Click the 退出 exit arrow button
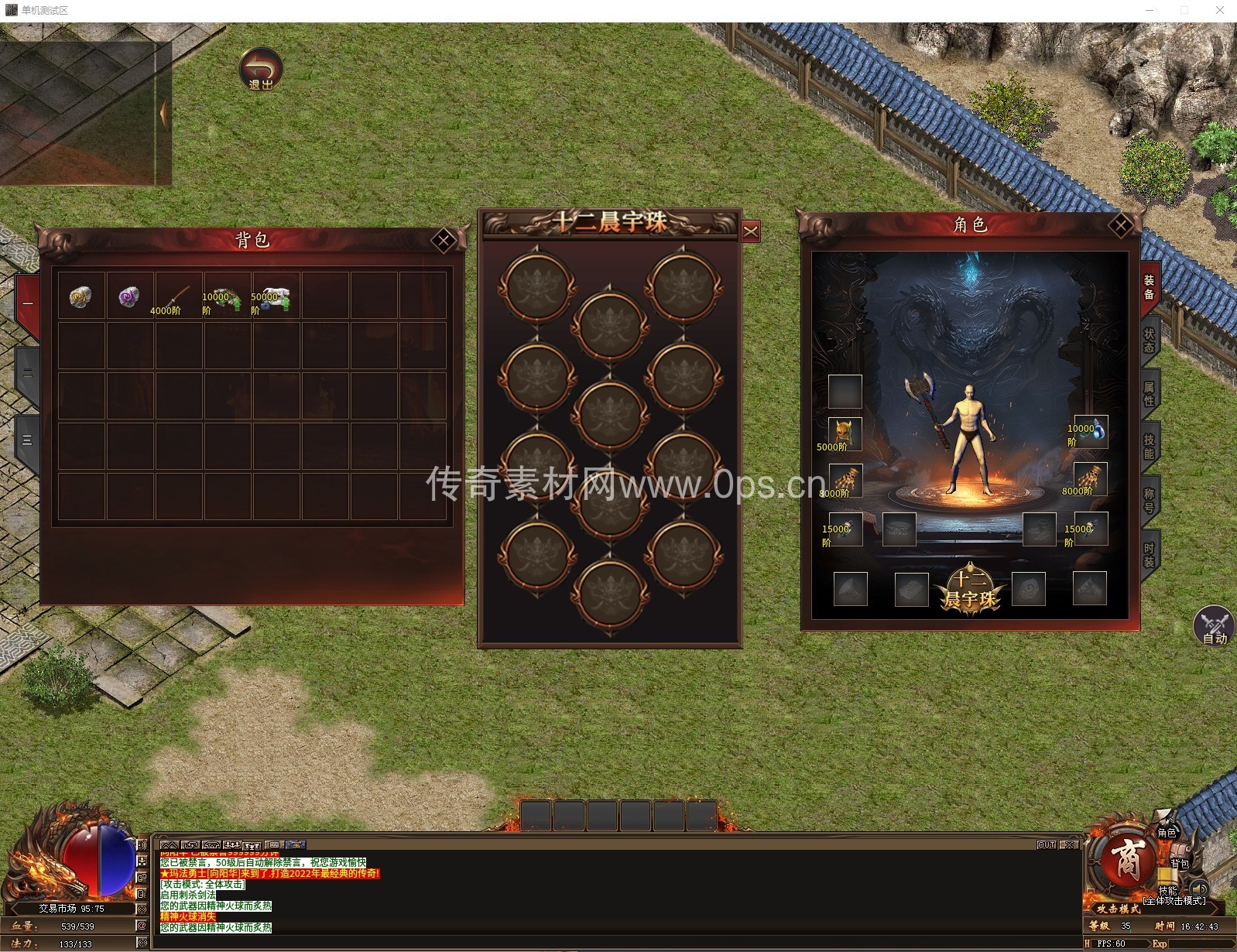Viewport: 1237px width, 952px height. click(261, 69)
